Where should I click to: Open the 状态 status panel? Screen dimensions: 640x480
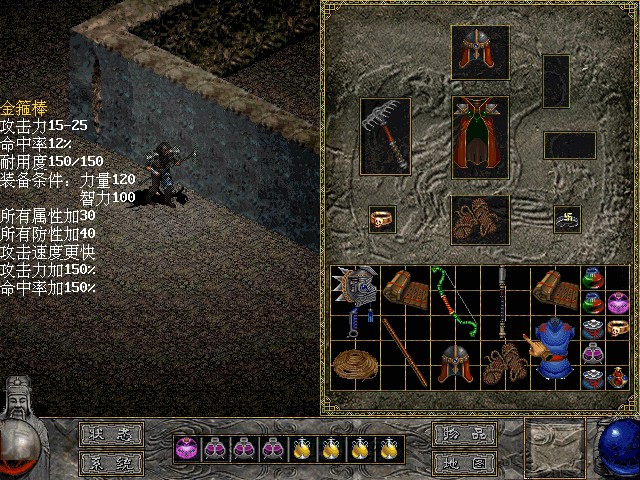click(x=111, y=434)
